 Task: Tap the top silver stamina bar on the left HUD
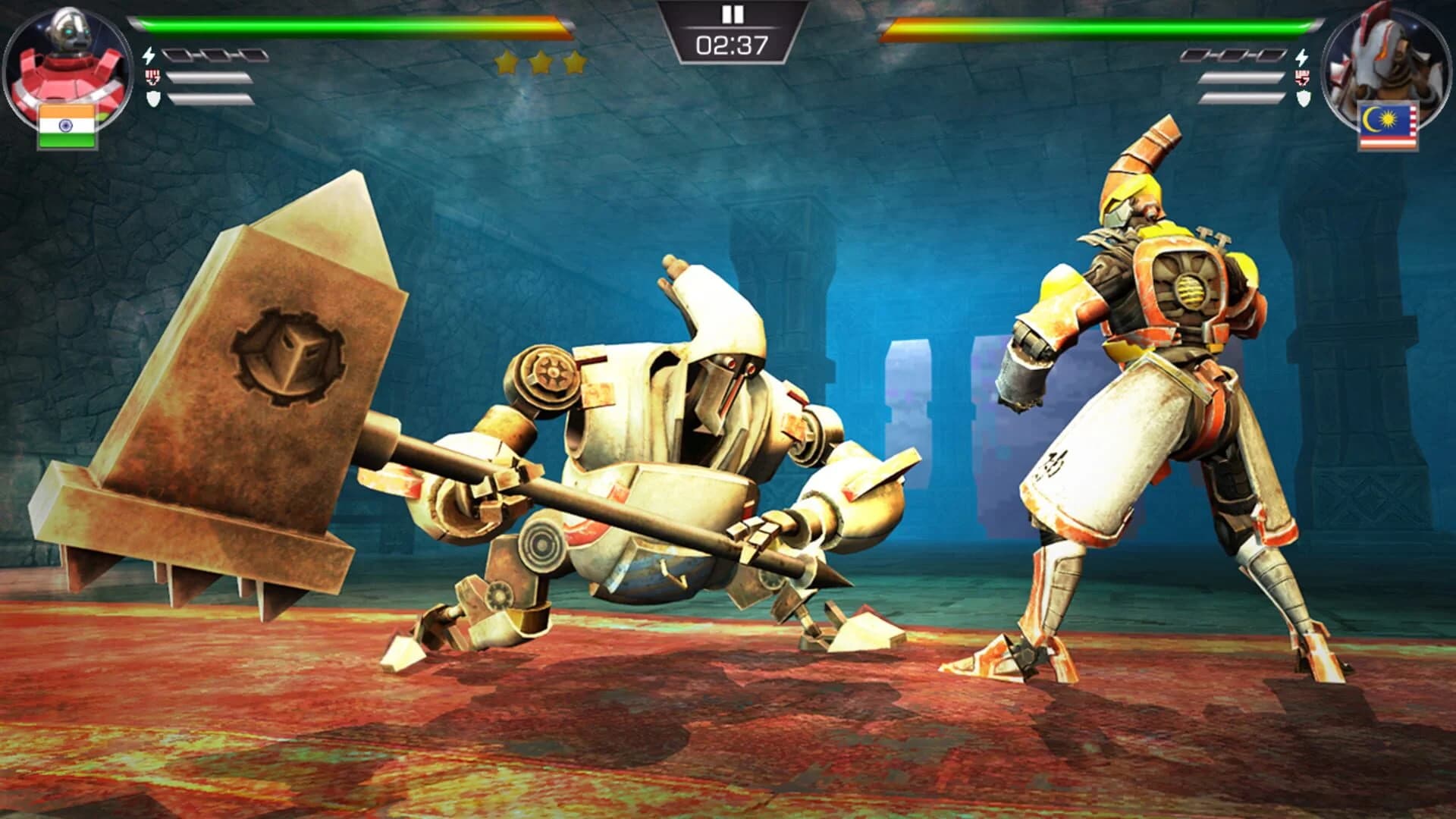click(x=209, y=76)
